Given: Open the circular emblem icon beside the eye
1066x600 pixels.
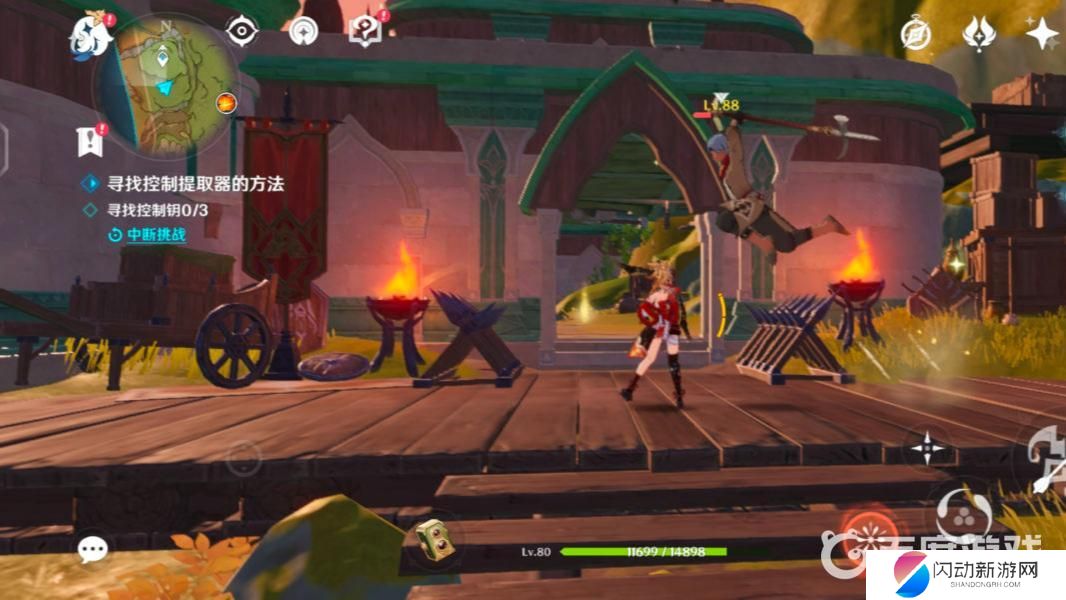Looking at the screenshot, I should [303, 32].
